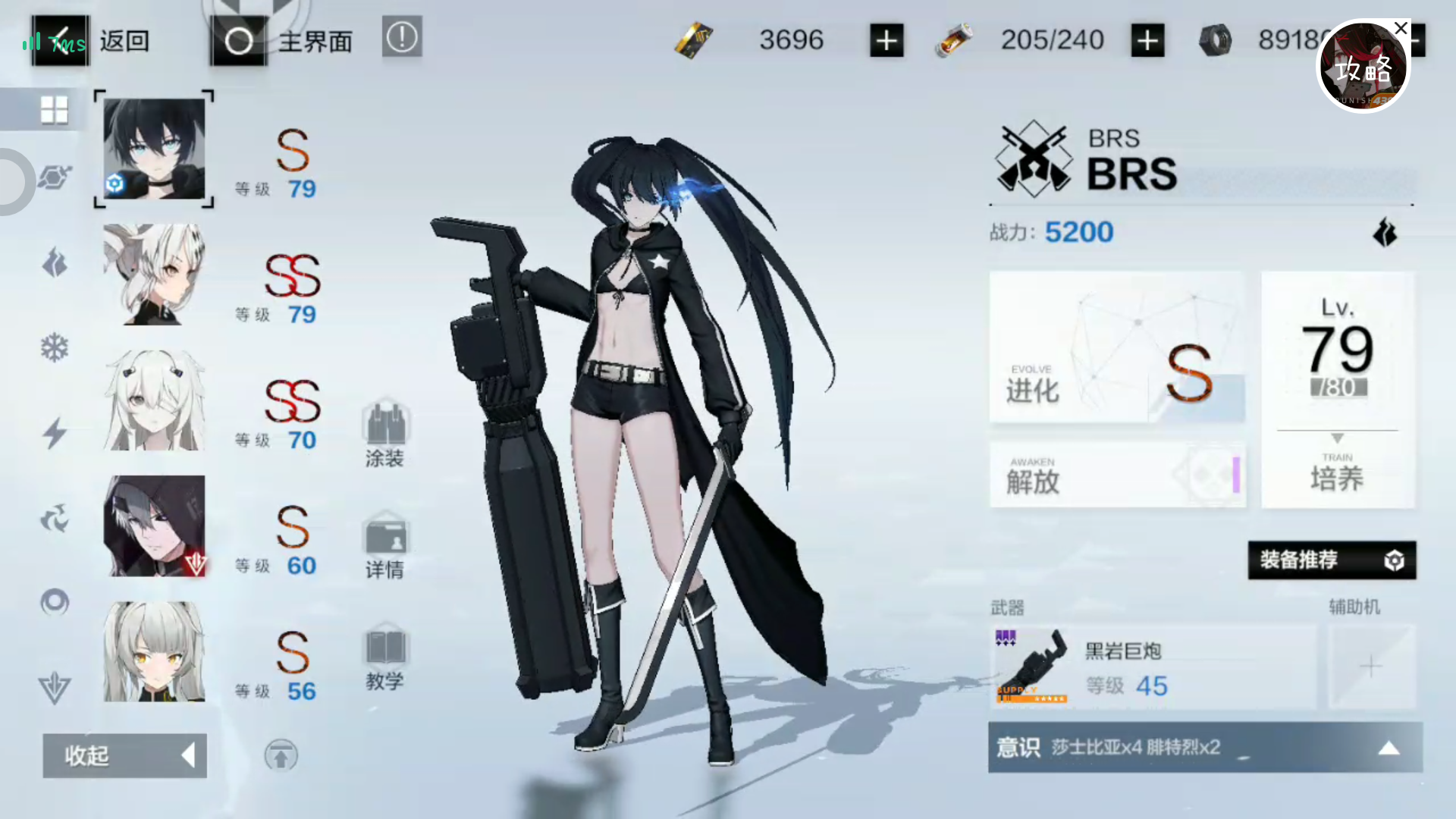This screenshot has height=819, width=1456.
Task: Switch to the 主界面 main interface
Action: 315,42
